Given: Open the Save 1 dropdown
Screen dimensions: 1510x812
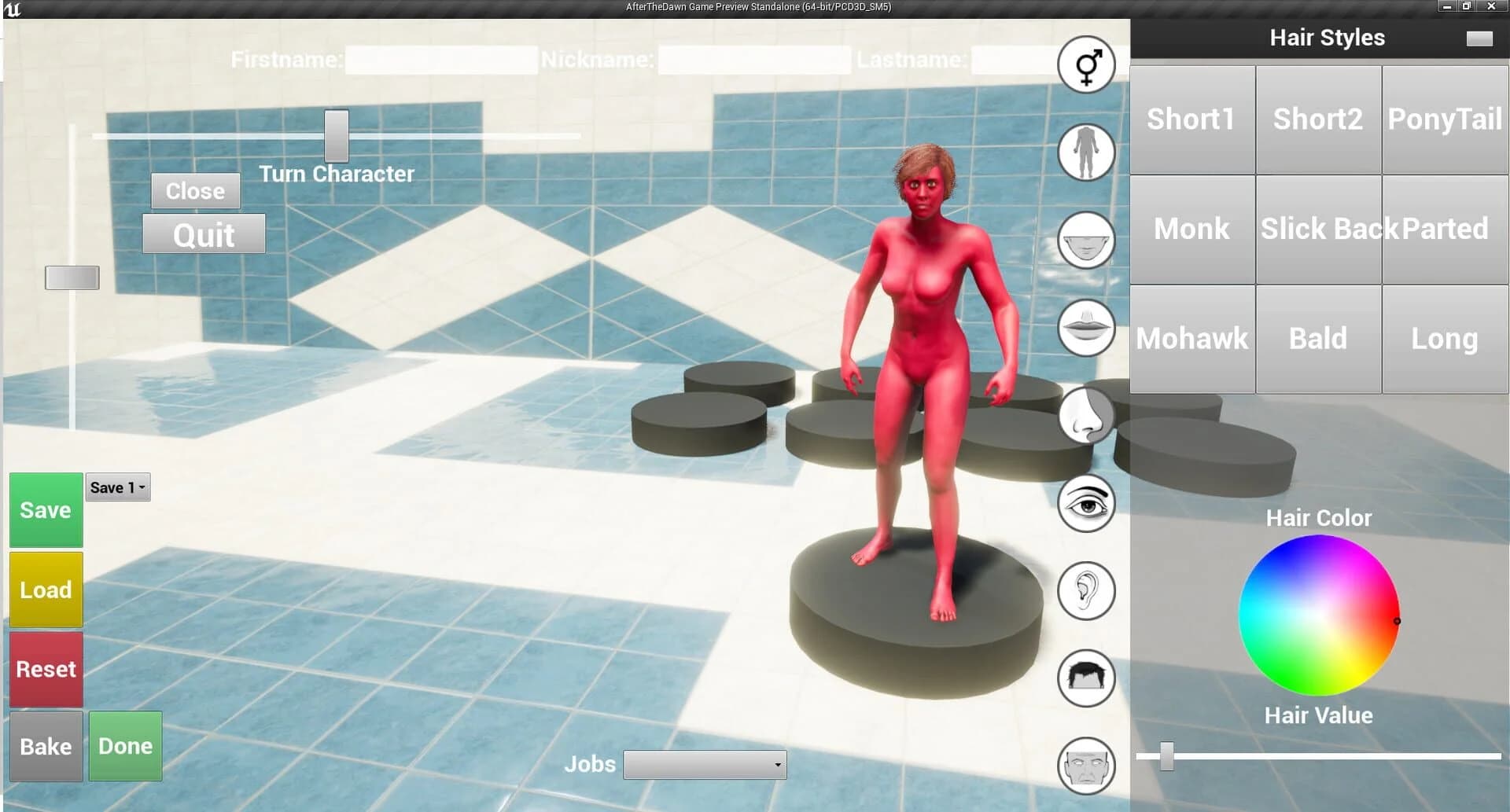Looking at the screenshot, I should click(x=116, y=487).
